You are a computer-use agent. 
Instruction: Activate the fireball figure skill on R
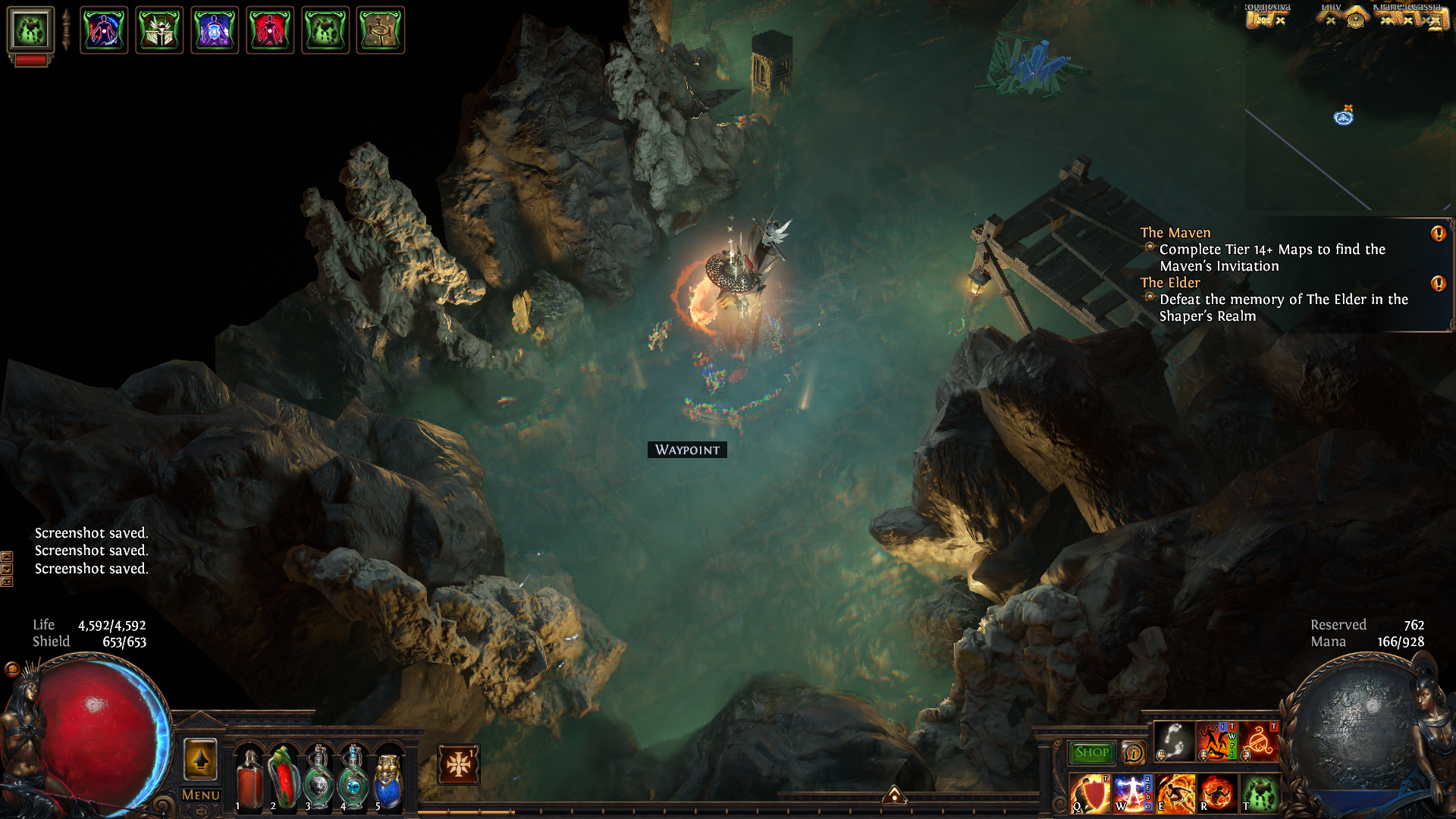click(x=1218, y=793)
